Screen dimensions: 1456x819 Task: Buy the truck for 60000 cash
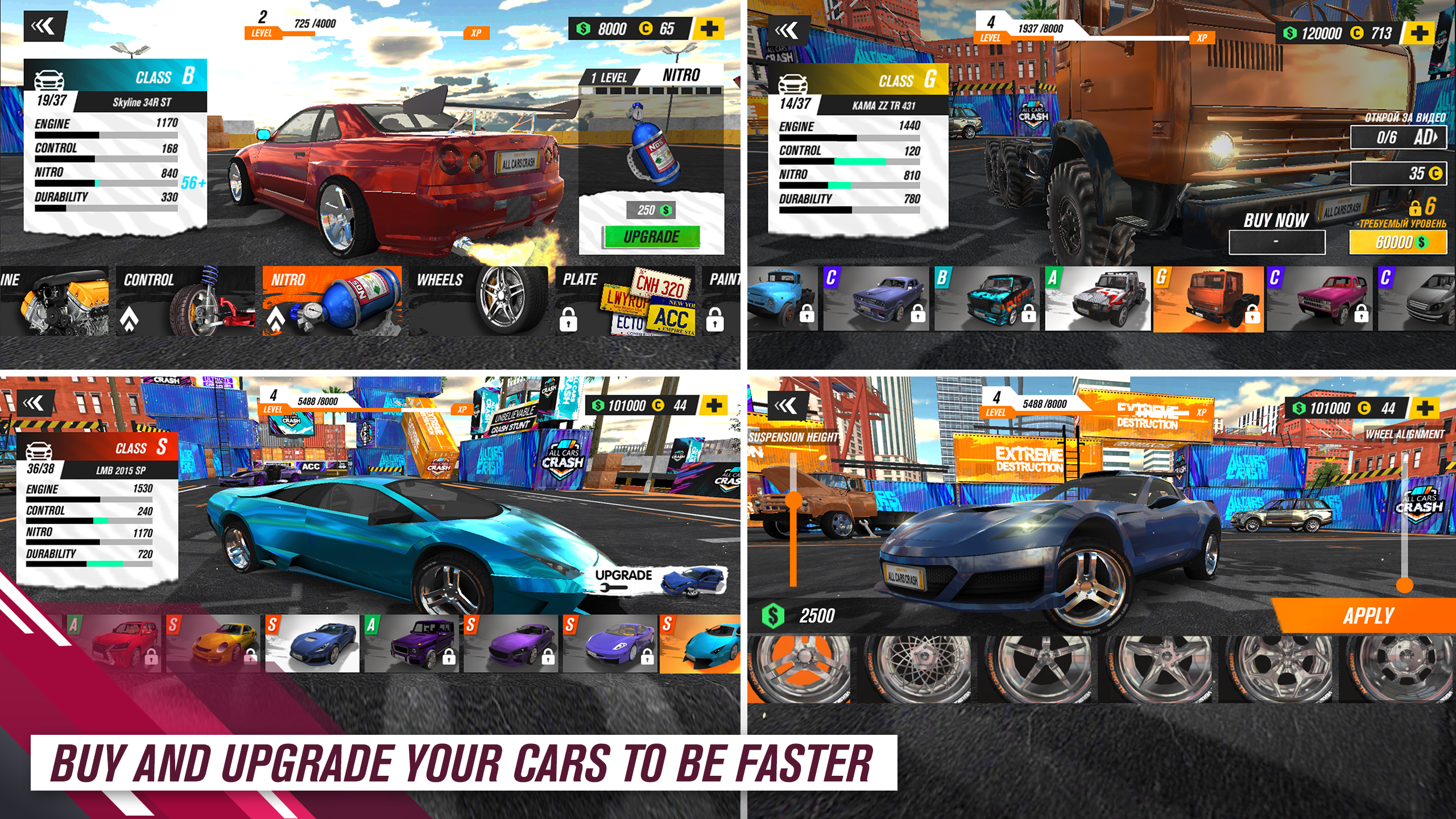click(1397, 243)
